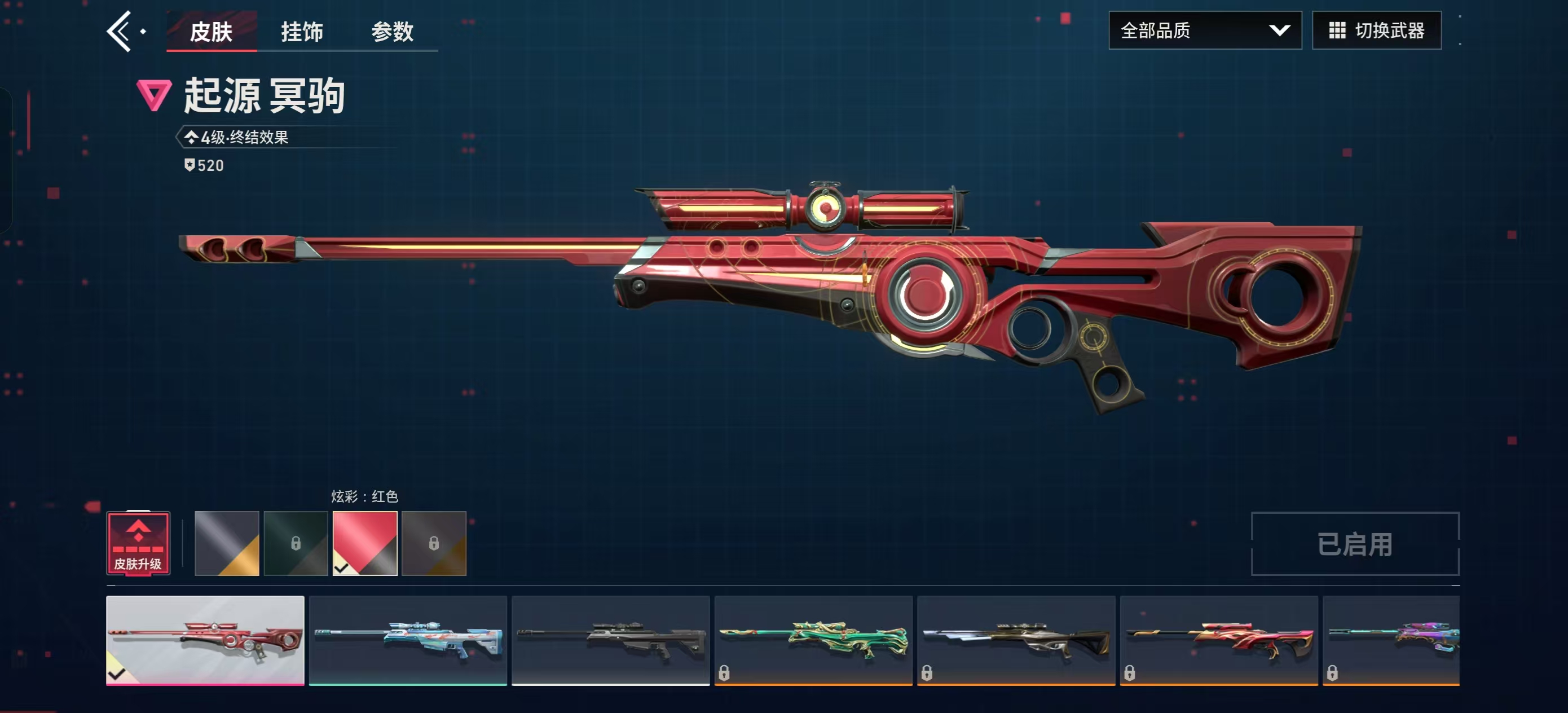Choose the locked red-gold sniper skin
This screenshot has height=713, width=1568.
[1219, 640]
